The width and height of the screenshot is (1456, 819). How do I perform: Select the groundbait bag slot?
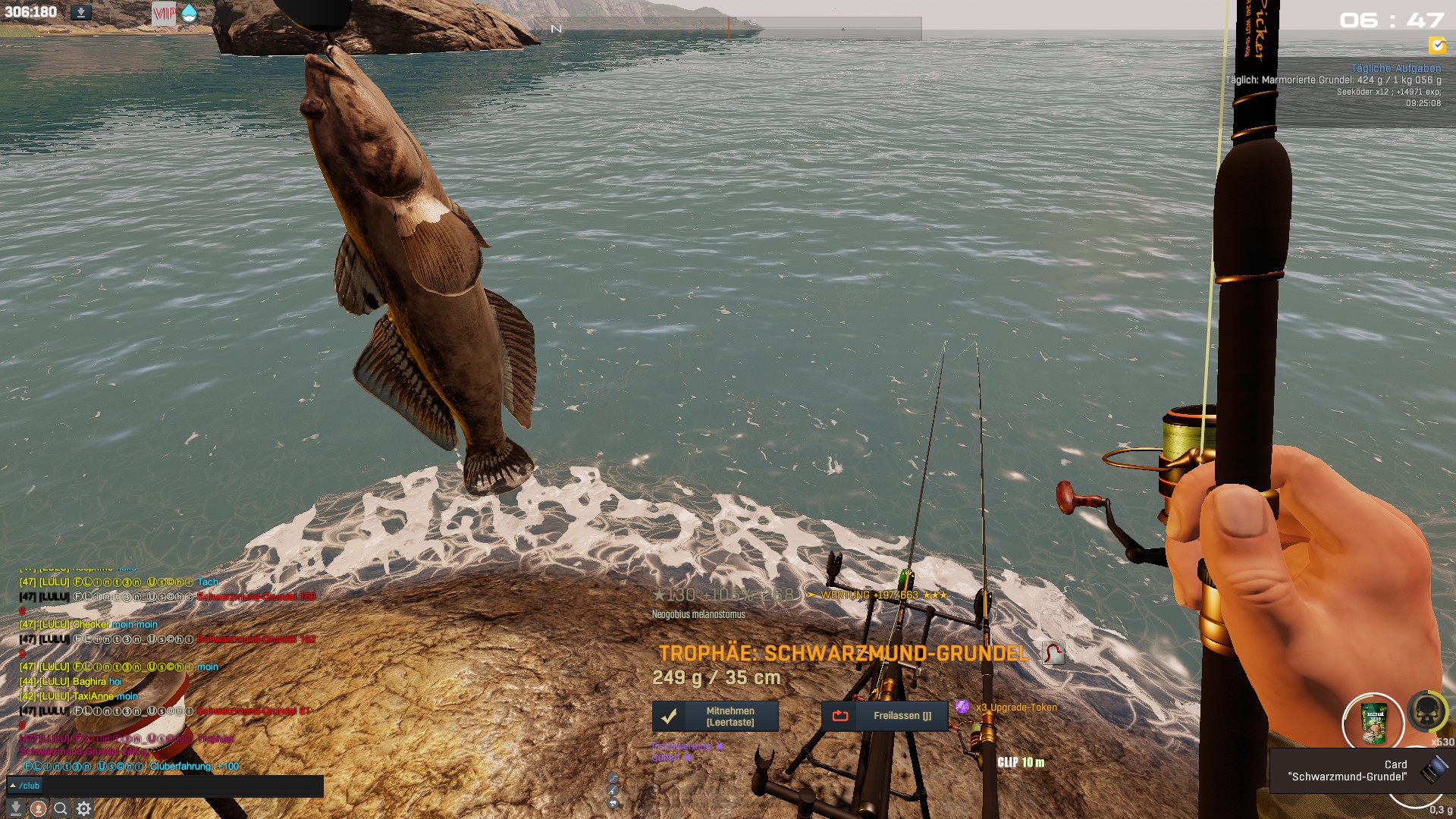(x=1373, y=723)
